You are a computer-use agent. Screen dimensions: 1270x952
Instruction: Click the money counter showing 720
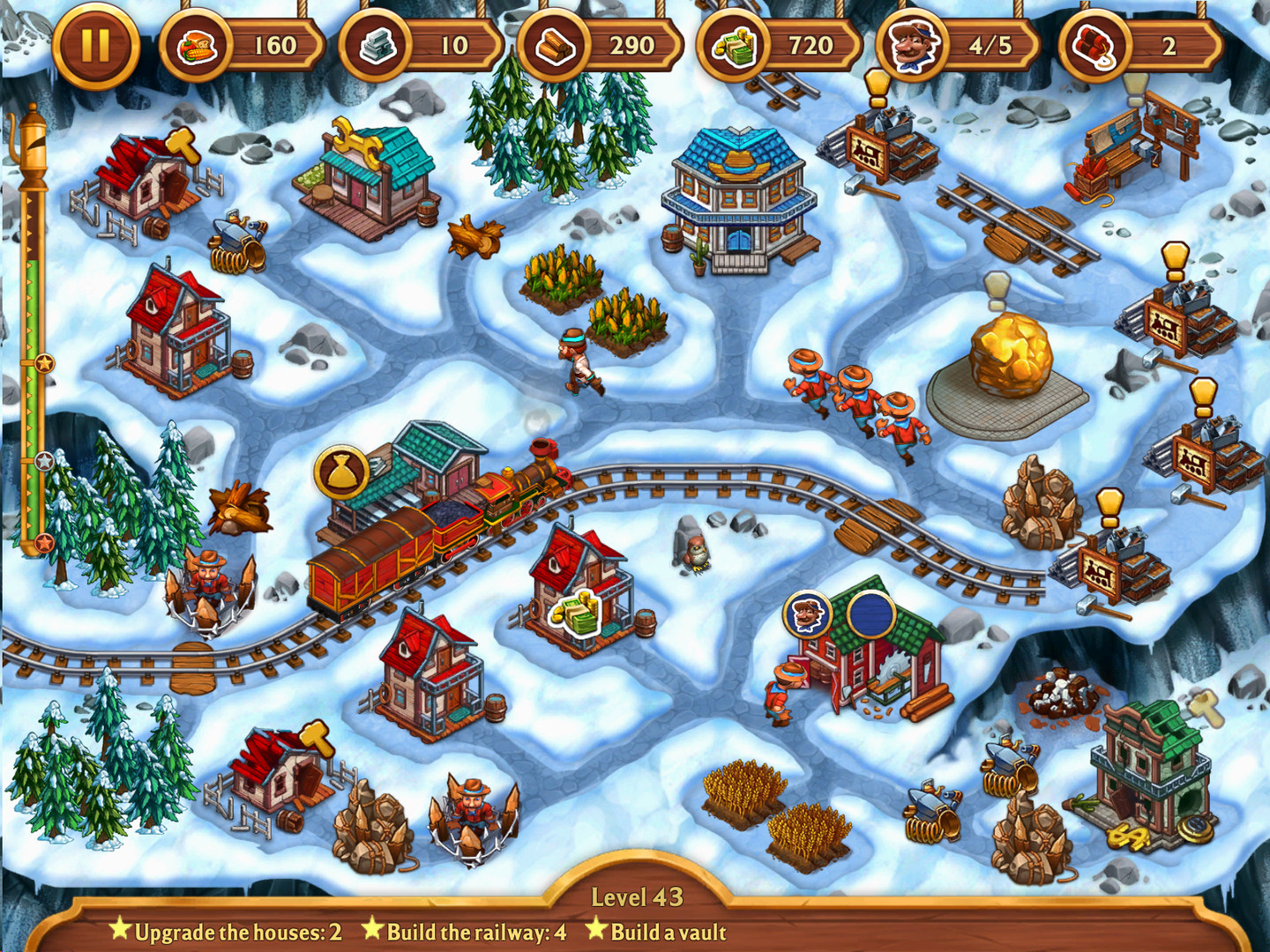pos(776,46)
